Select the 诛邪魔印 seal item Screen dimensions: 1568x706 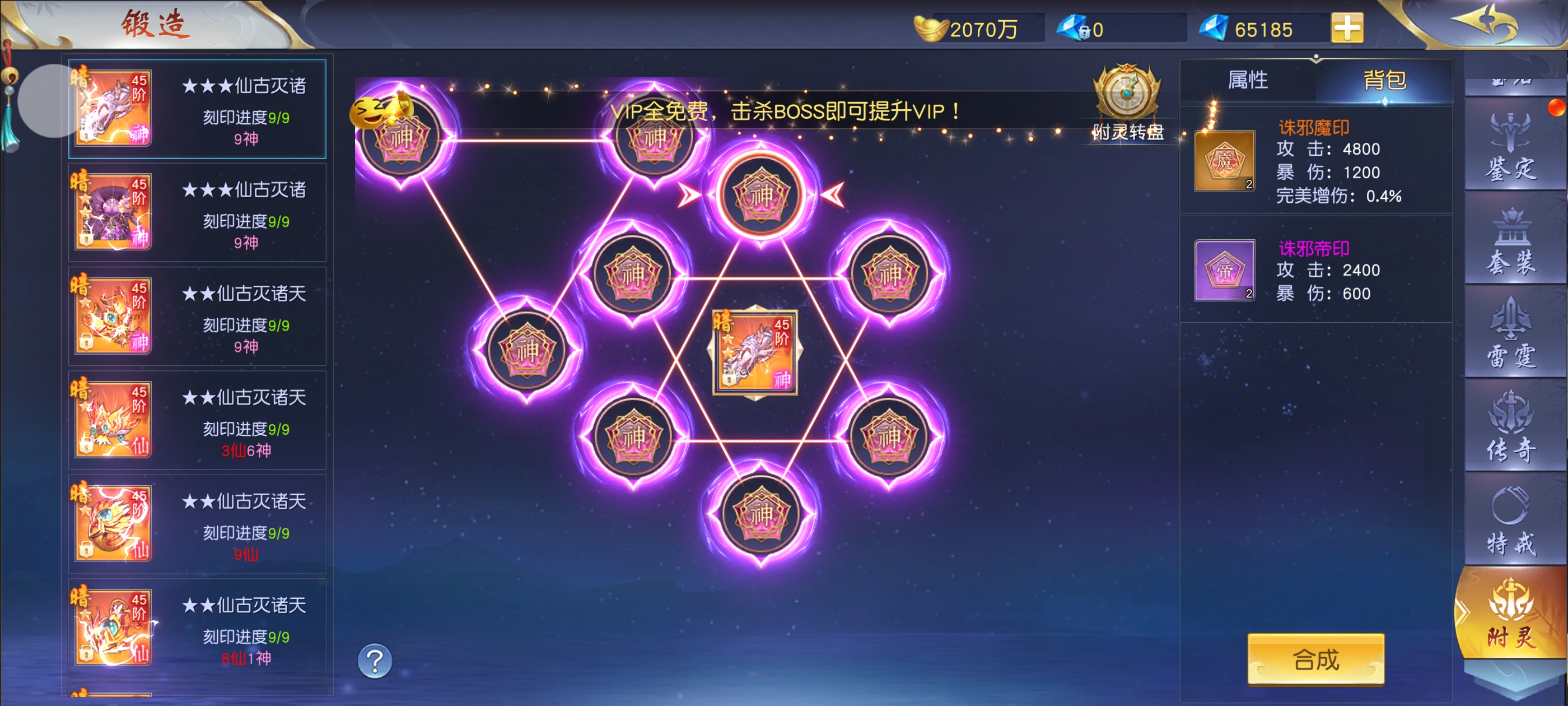pyautogui.click(x=1224, y=161)
